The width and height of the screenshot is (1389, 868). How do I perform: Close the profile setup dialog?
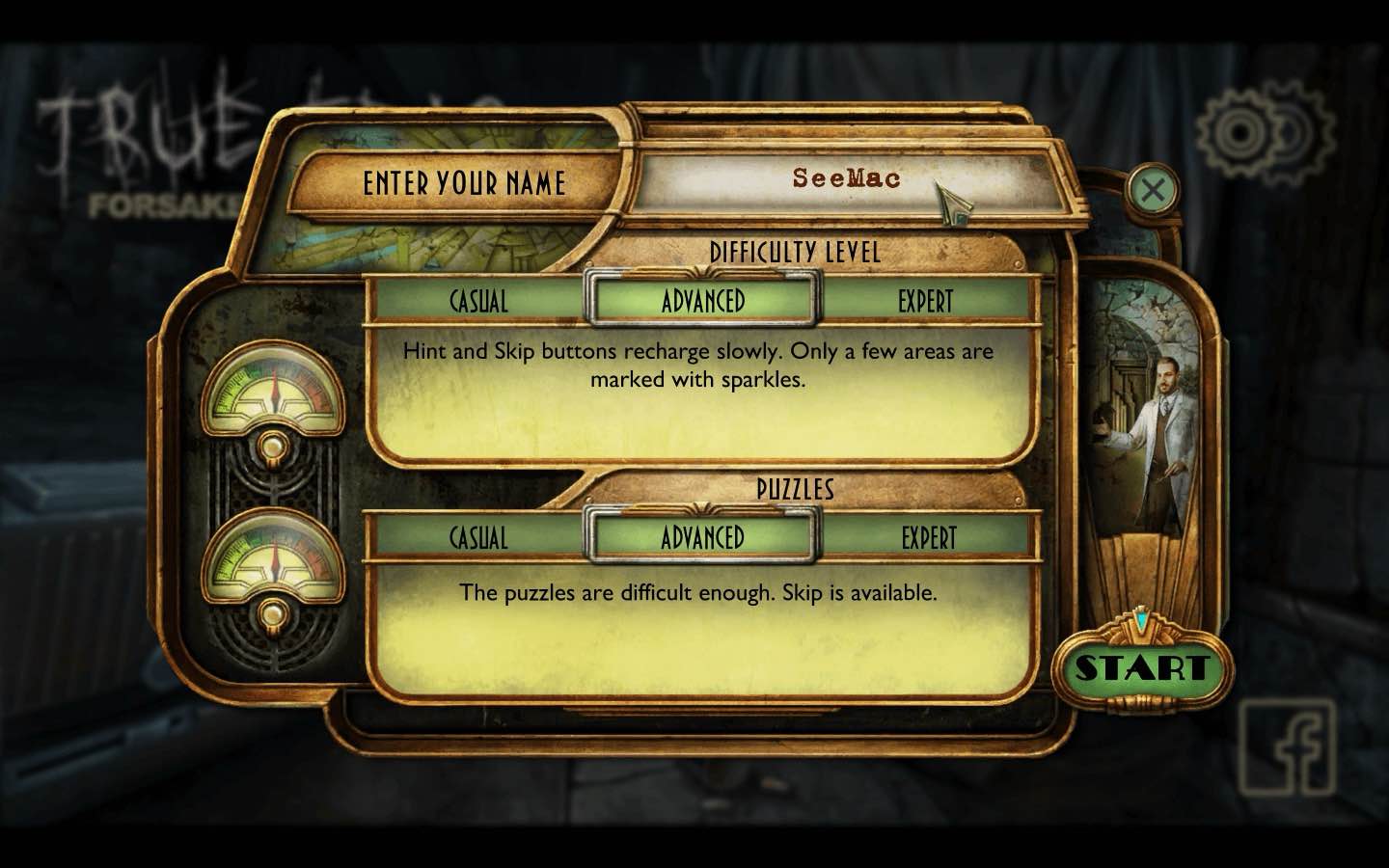coord(1152,190)
